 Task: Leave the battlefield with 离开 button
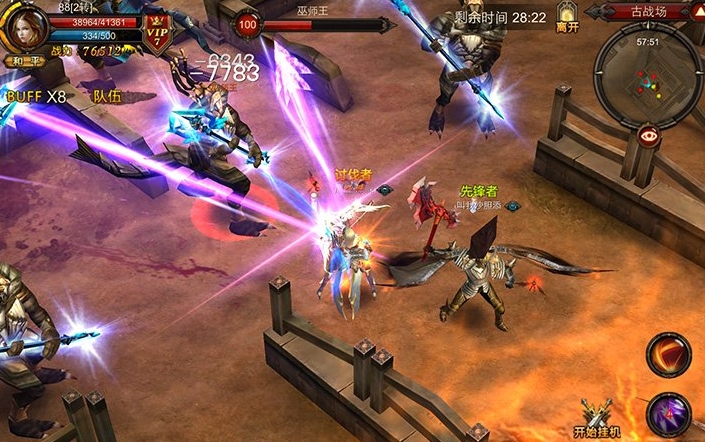567,18
